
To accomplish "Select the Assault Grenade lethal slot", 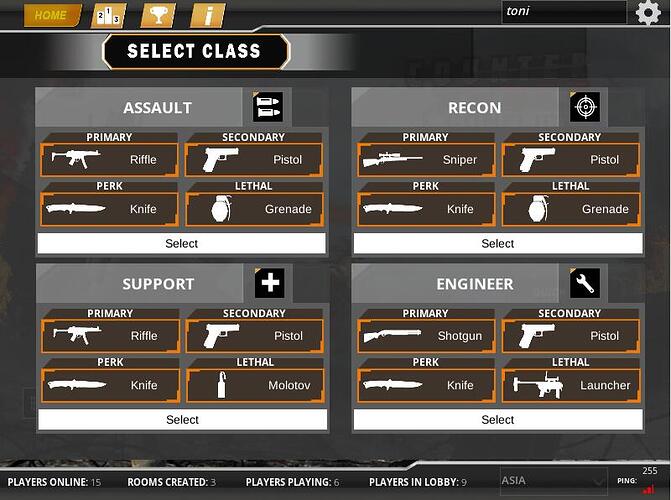I will tap(255, 209).
